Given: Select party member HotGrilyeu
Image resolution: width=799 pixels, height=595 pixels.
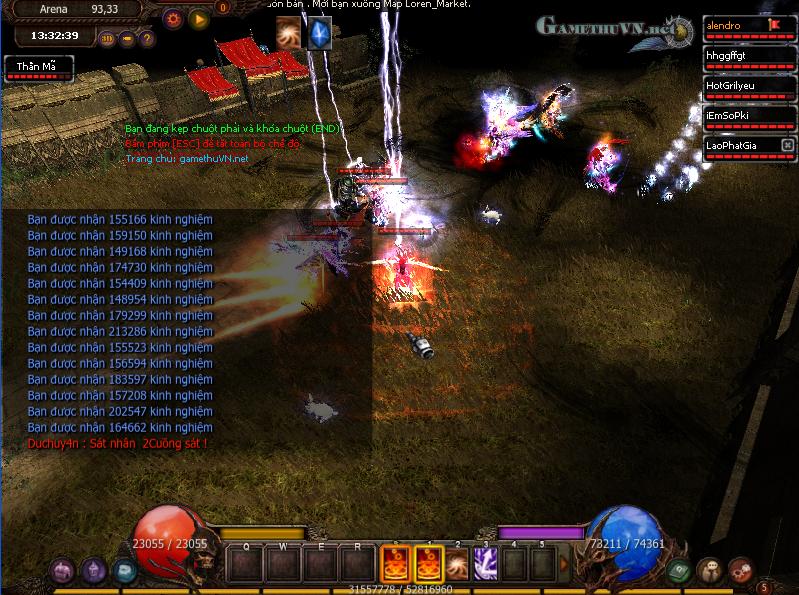Looking at the screenshot, I should click(x=741, y=85).
